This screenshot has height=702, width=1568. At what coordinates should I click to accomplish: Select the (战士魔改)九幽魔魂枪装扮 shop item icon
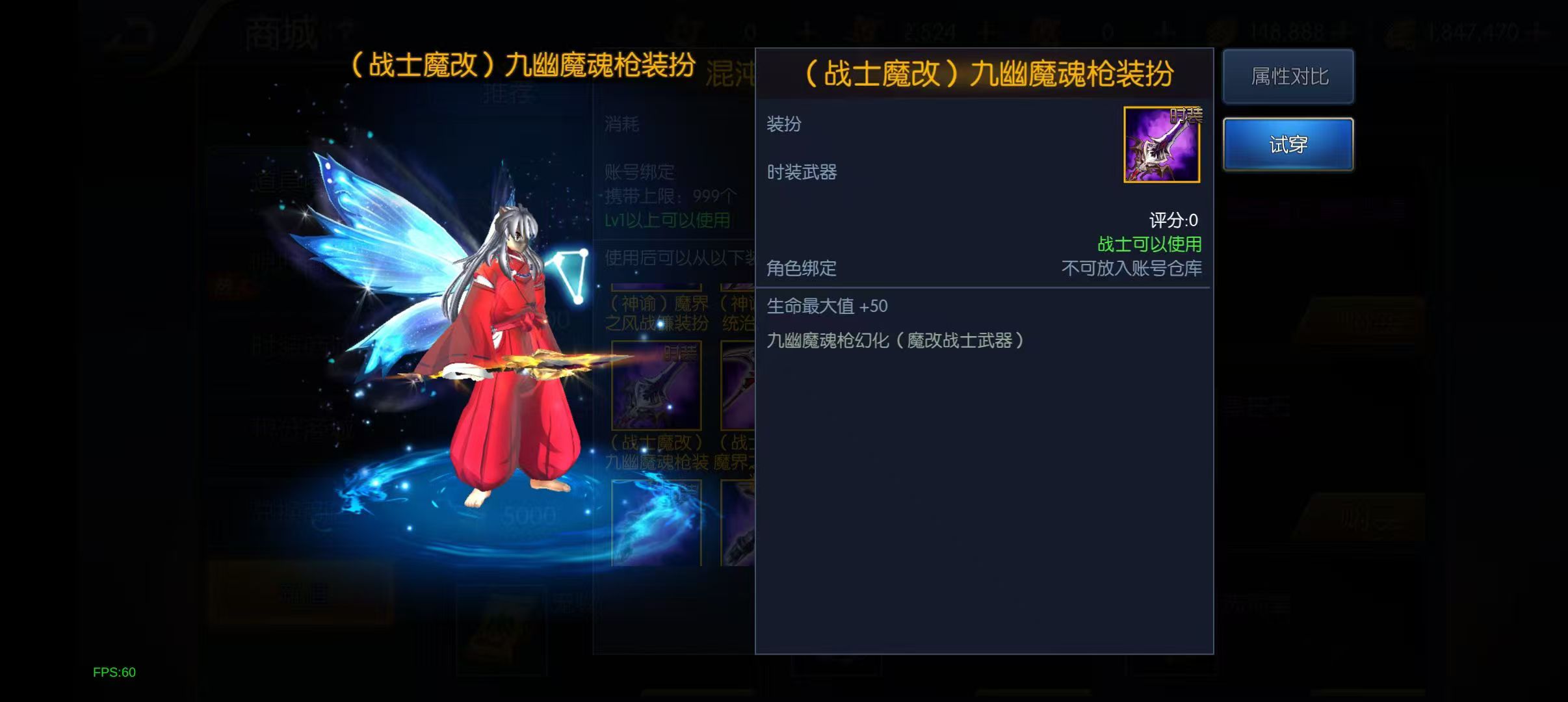click(x=657, y=385)
